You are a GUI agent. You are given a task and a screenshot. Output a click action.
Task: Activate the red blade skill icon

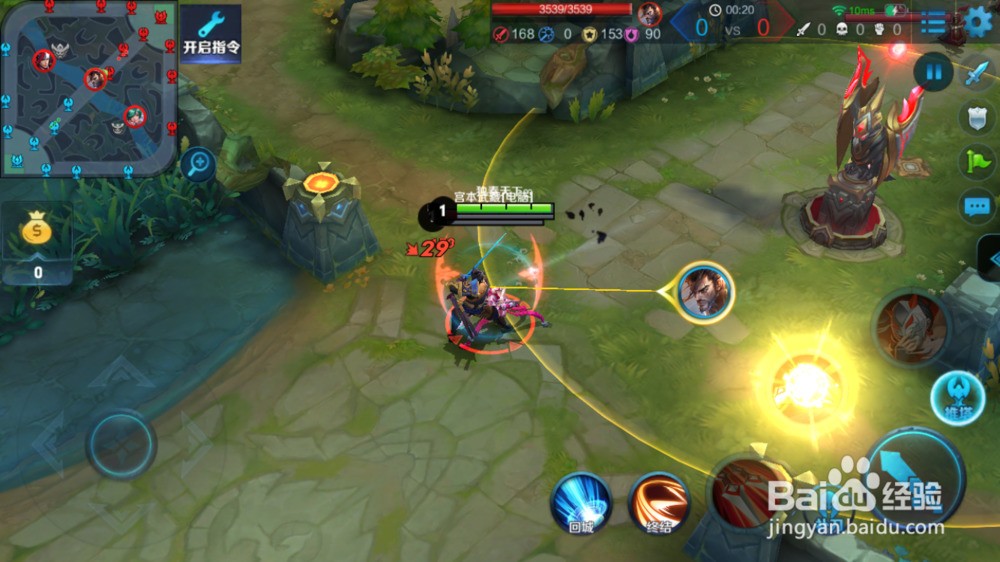pos(746,490)
